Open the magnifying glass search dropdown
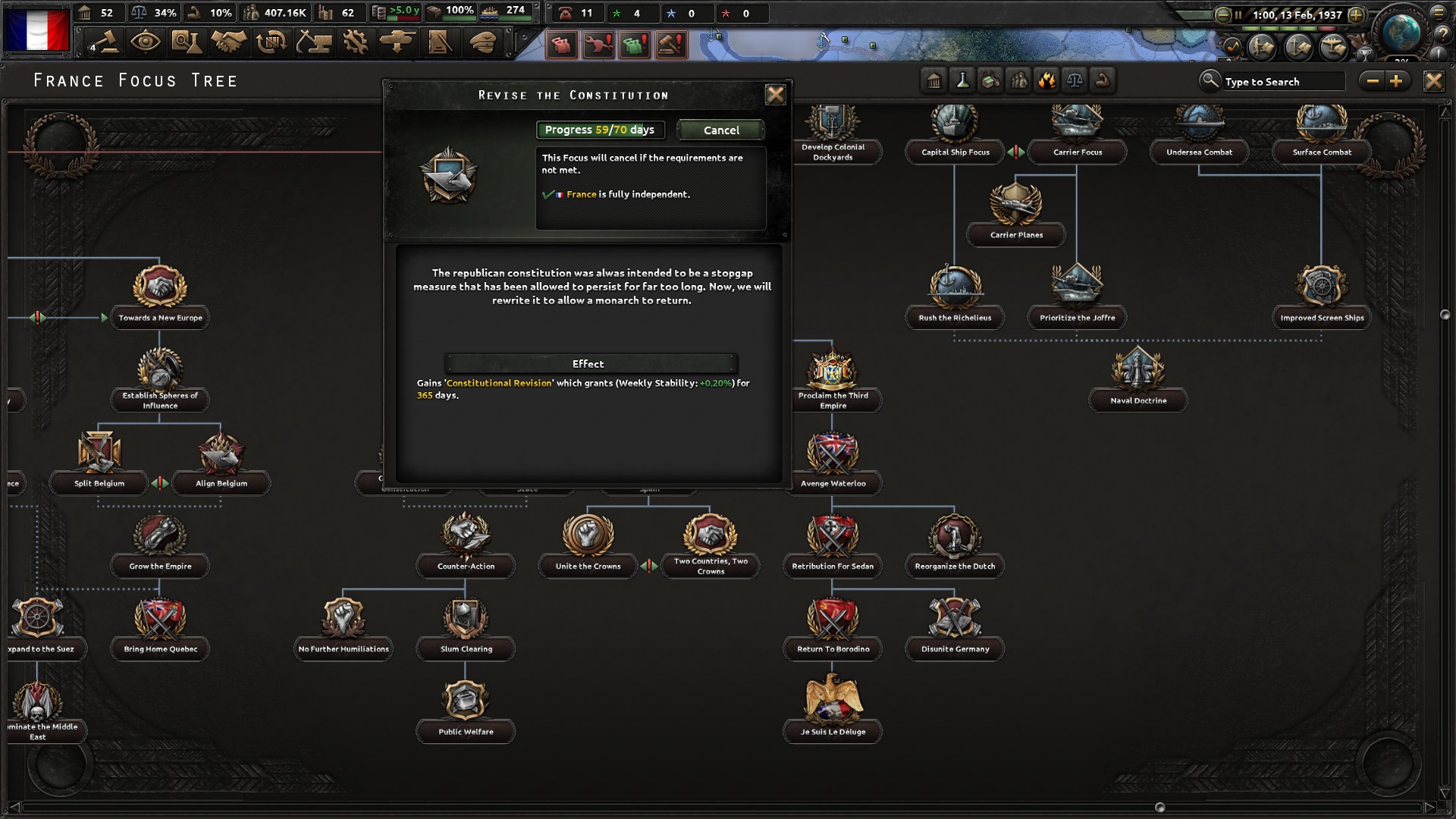 click(x=1212, y=80)
